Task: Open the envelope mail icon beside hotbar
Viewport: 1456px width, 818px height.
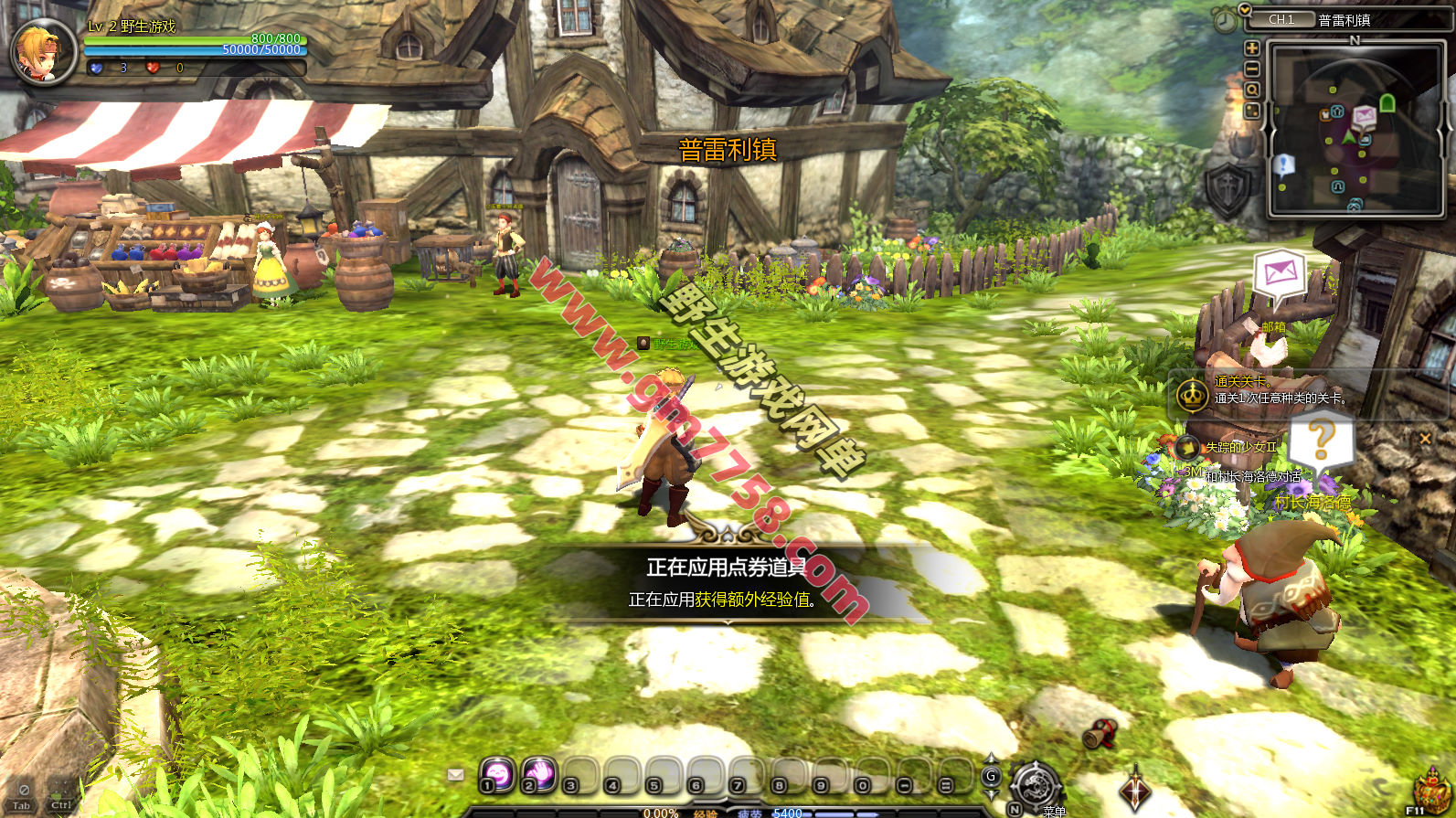Action: click(455, 775)
